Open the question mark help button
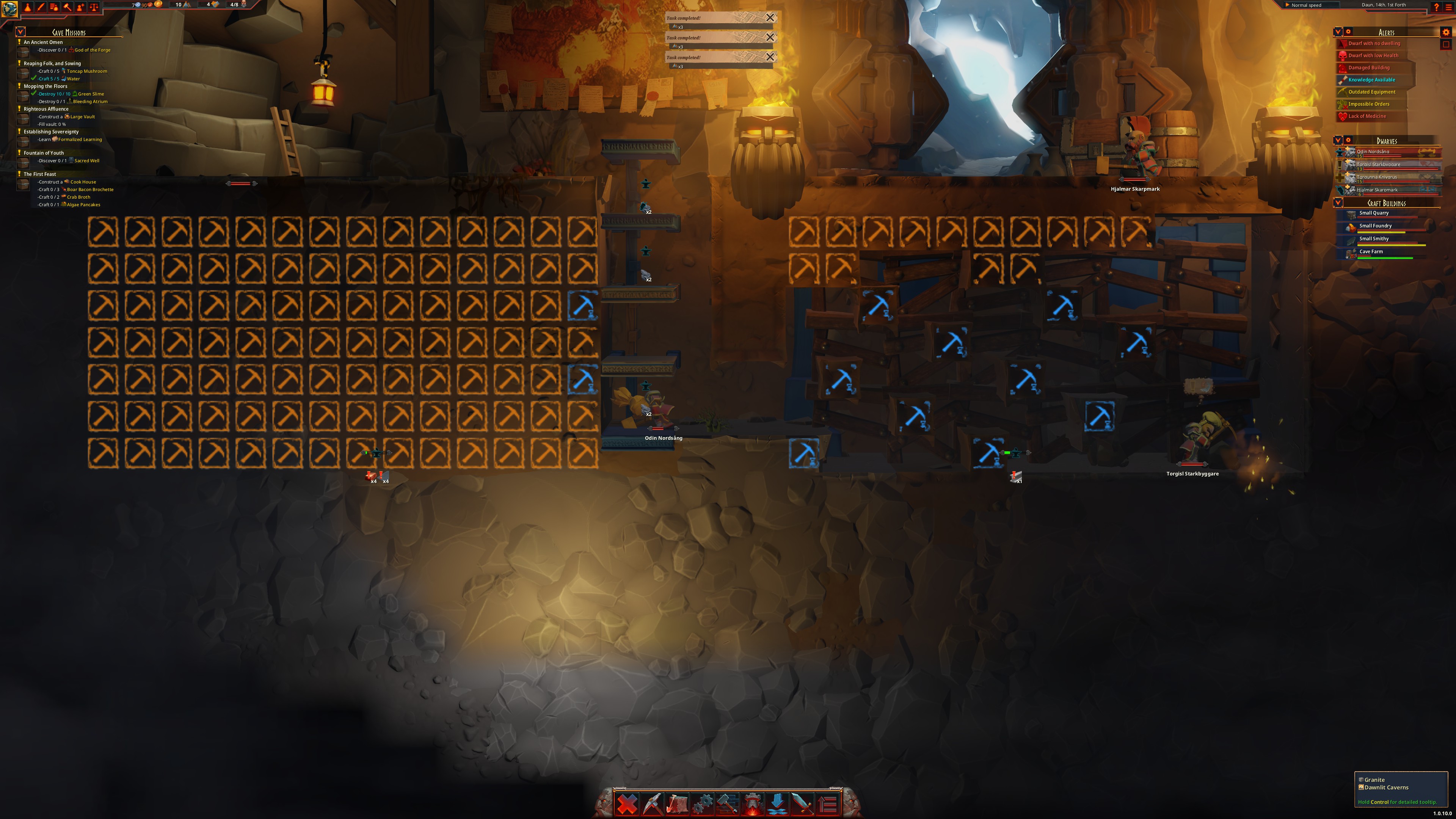 (1436, 7)
